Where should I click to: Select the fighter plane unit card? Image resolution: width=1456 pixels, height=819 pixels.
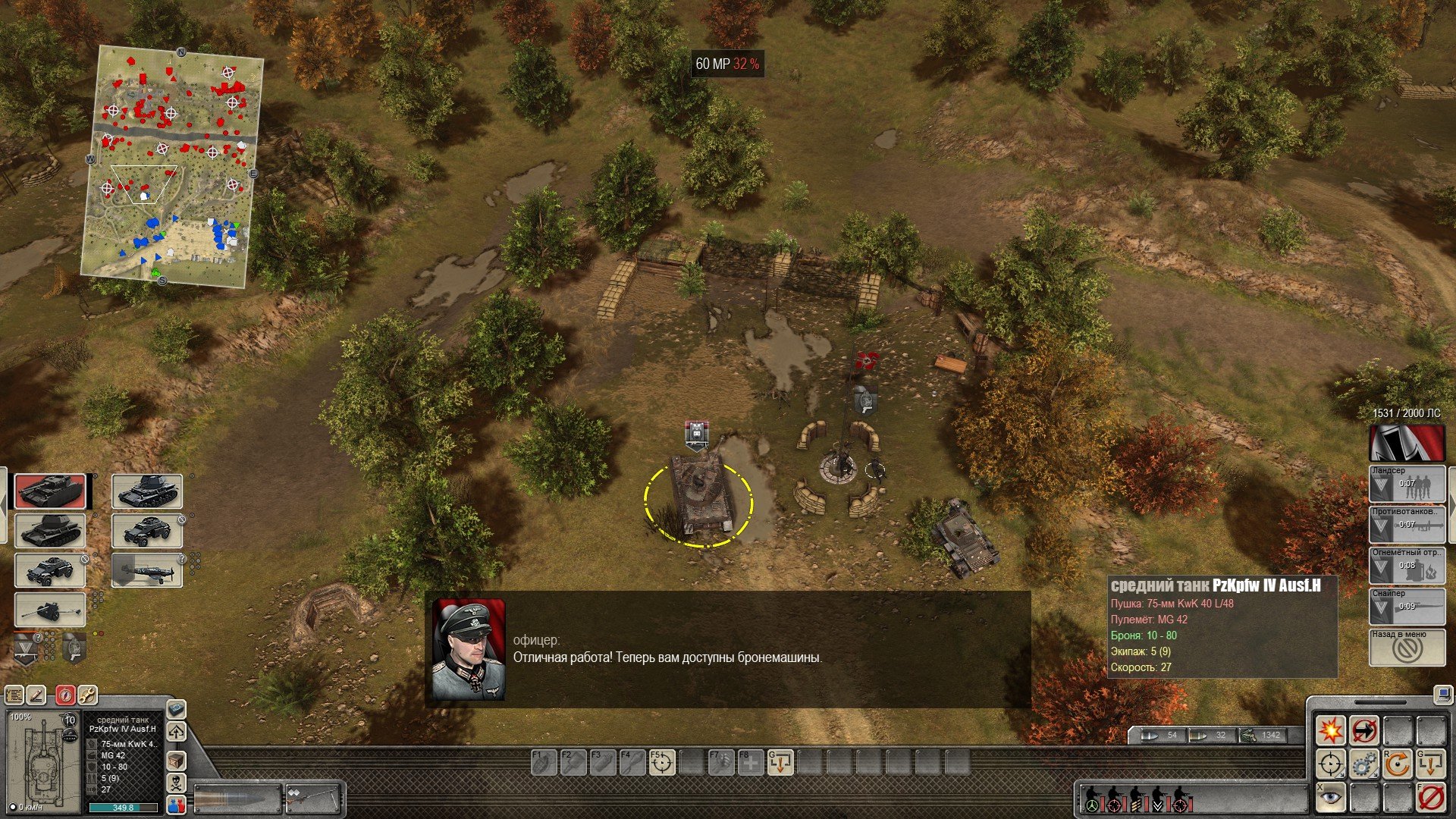tap(147, 570)
